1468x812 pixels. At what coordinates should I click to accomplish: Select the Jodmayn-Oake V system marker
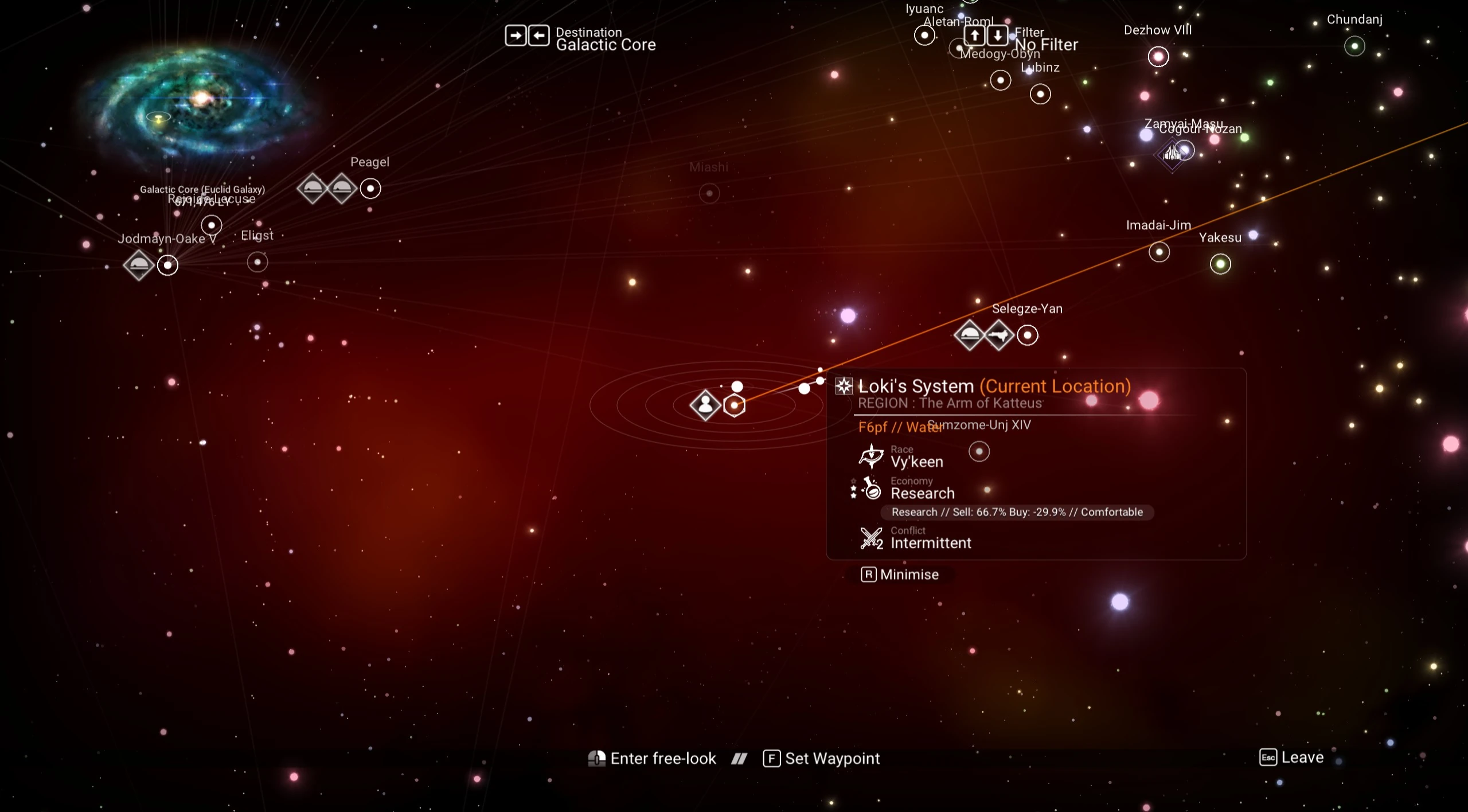(167, 265)
